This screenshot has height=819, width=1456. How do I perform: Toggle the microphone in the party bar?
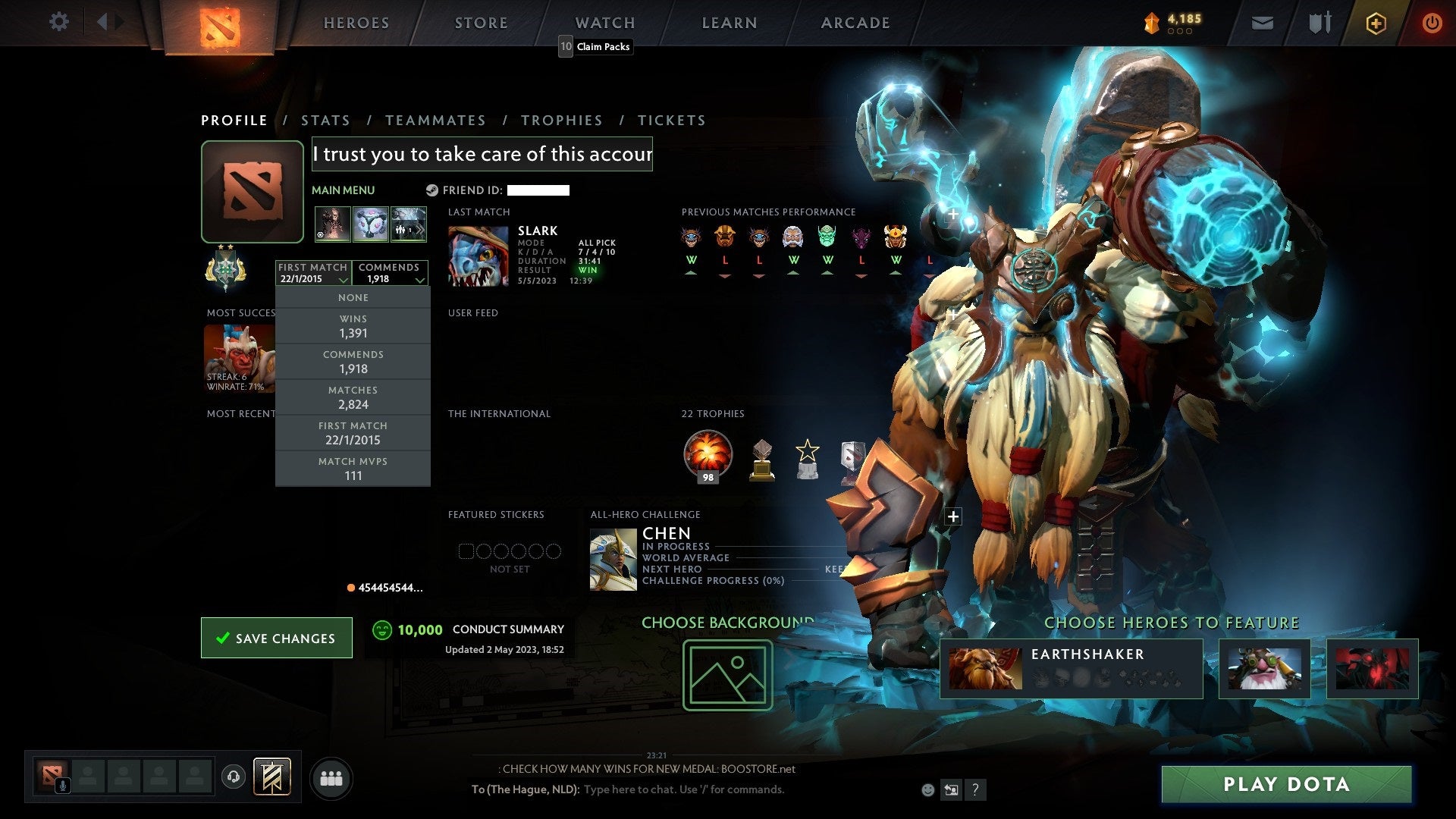(62, 785)
